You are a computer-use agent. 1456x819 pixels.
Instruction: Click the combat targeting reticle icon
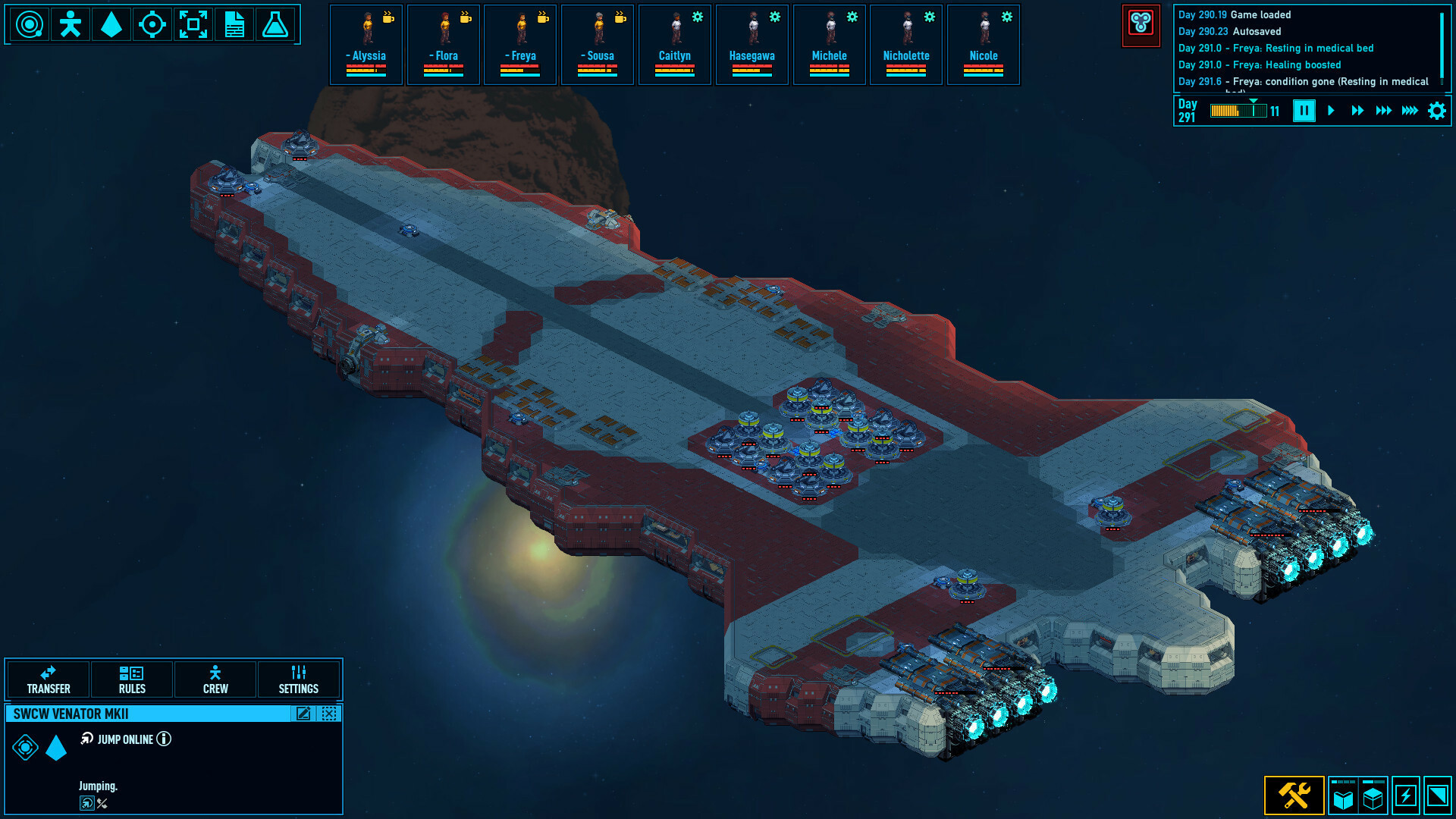[x=152, y=24]
